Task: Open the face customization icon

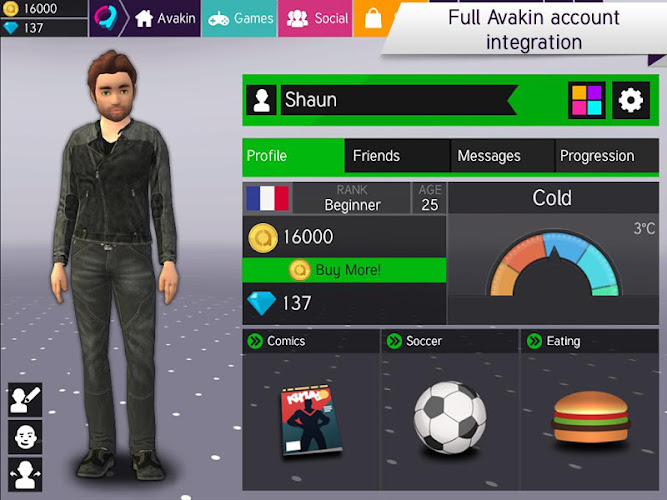Action: coord(25,437)
